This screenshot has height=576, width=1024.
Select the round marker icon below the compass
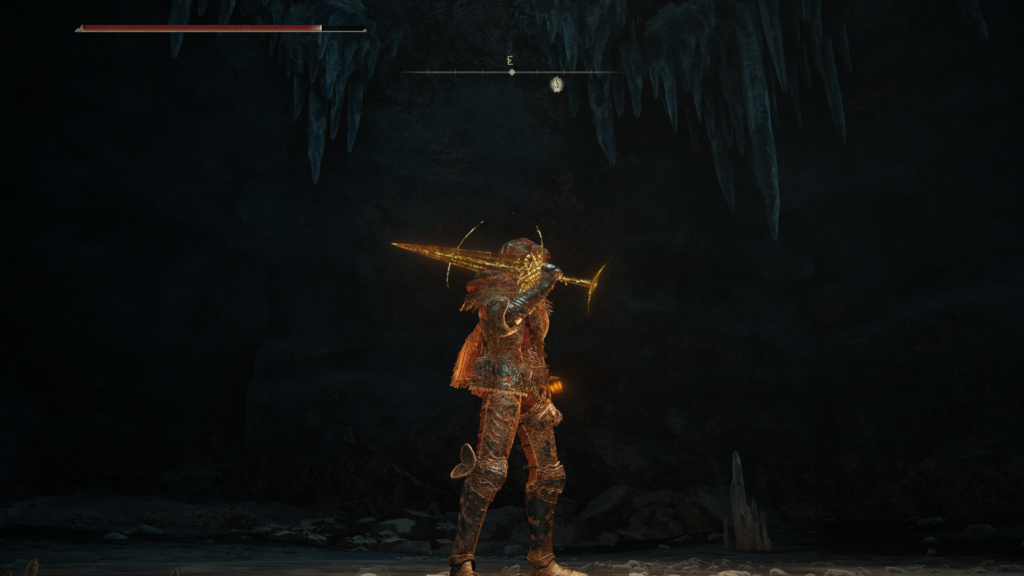coord(557,85)
